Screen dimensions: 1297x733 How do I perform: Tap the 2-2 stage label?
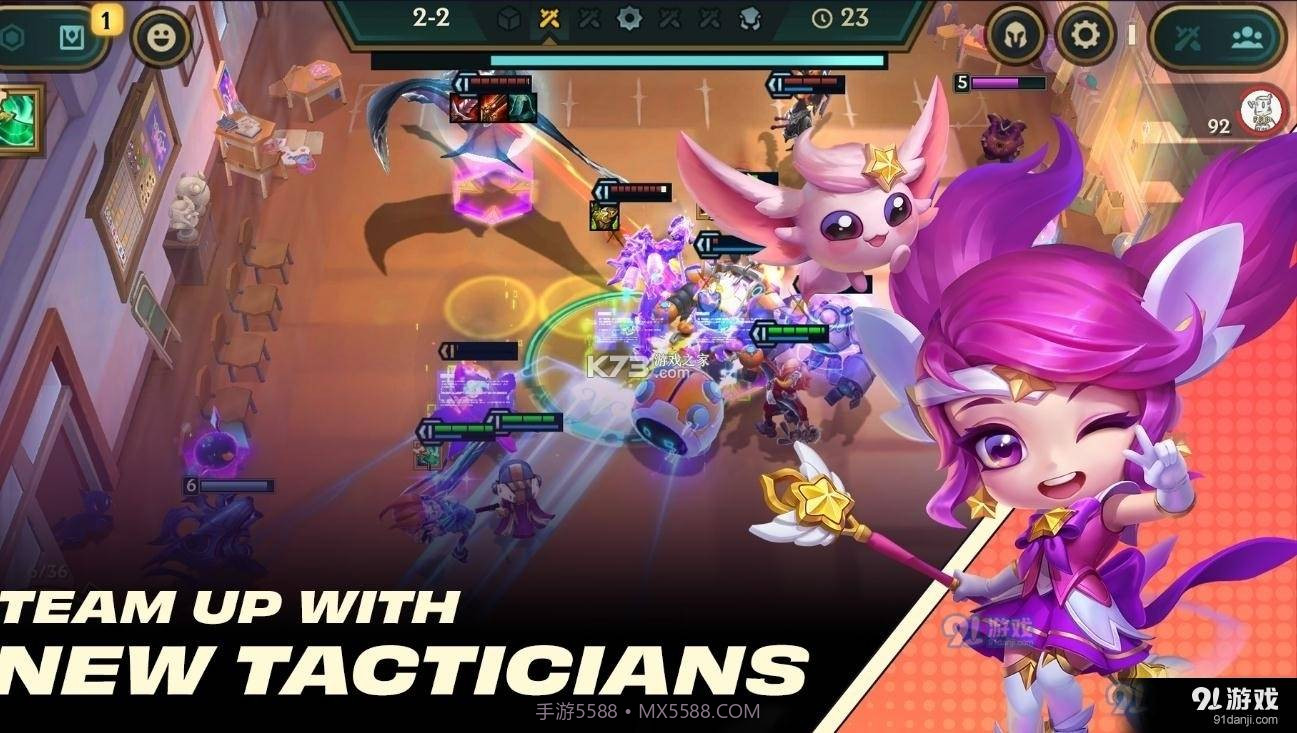pos(428,17)
